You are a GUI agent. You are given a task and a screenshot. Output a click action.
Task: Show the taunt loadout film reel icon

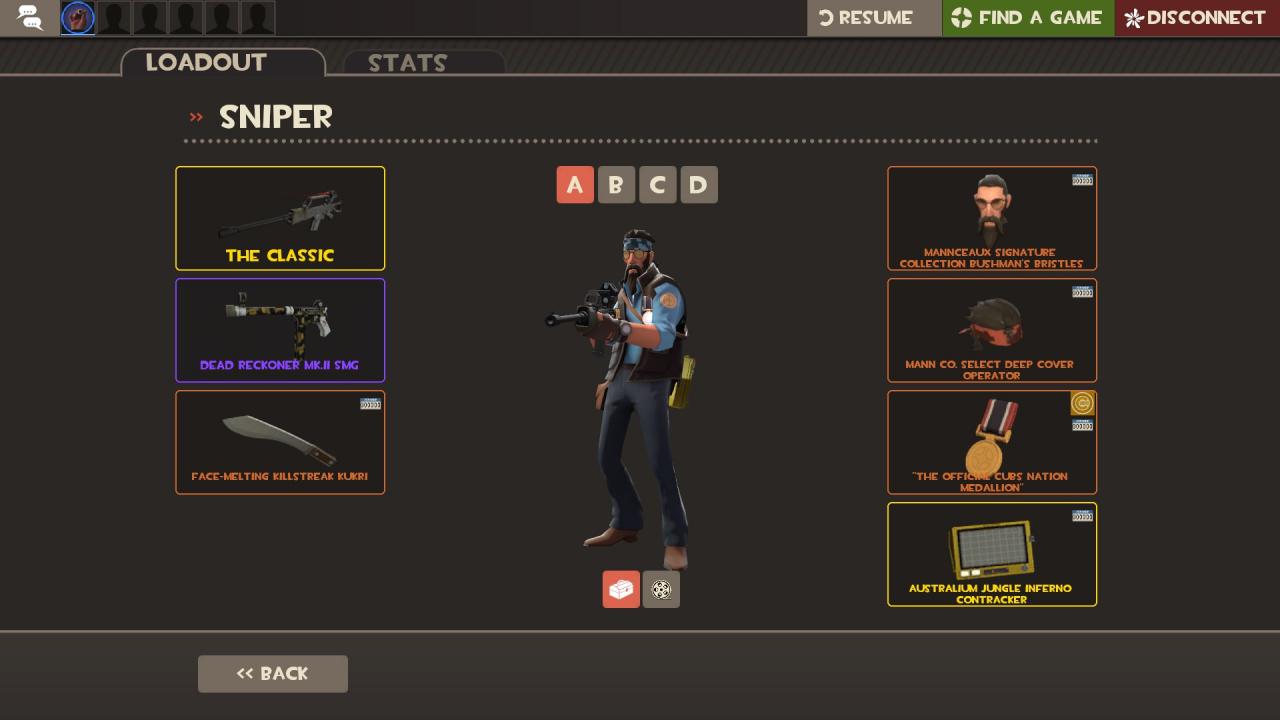point(661,589)
